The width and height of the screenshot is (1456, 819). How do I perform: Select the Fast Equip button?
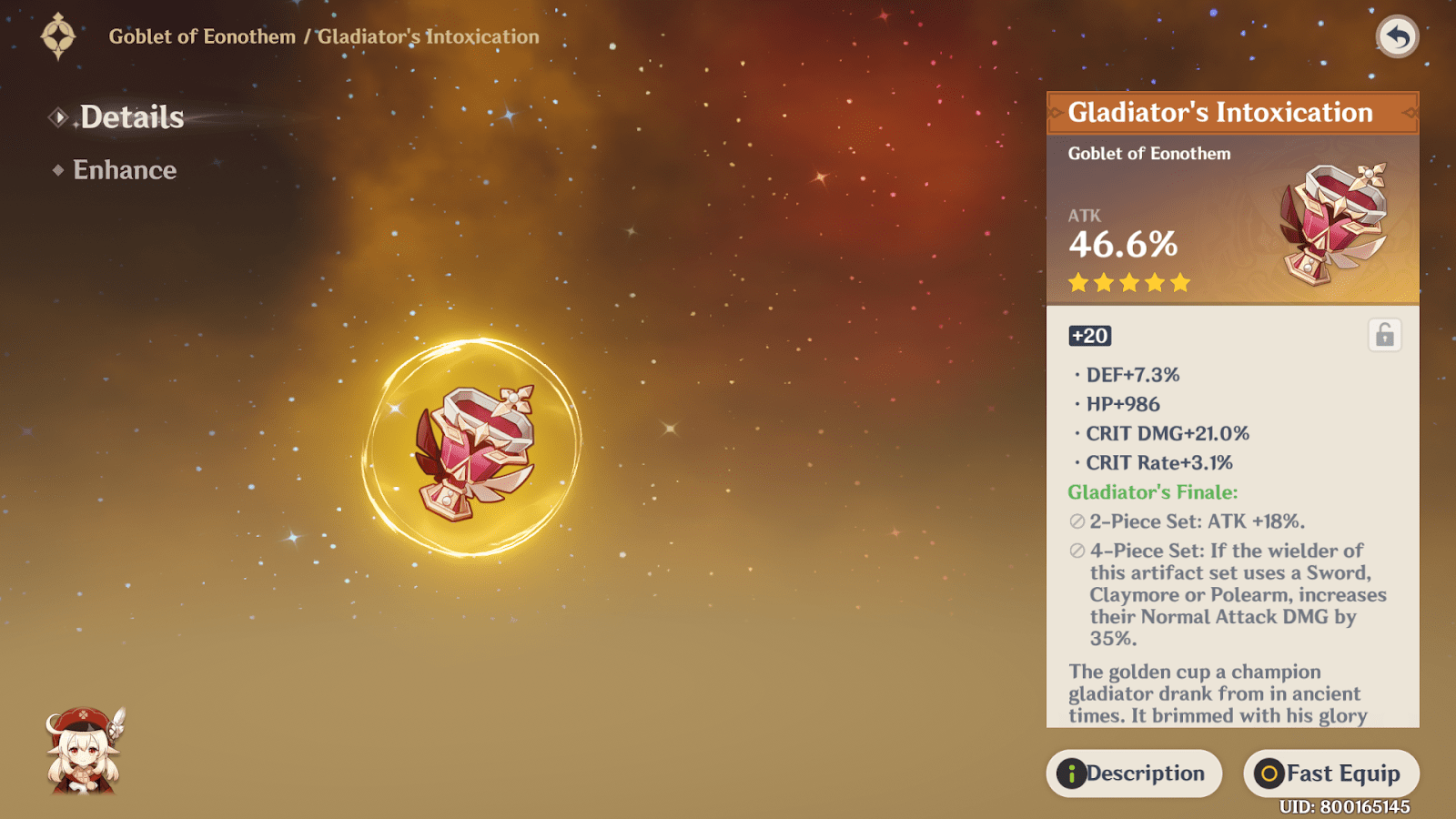pos(1330,773)
